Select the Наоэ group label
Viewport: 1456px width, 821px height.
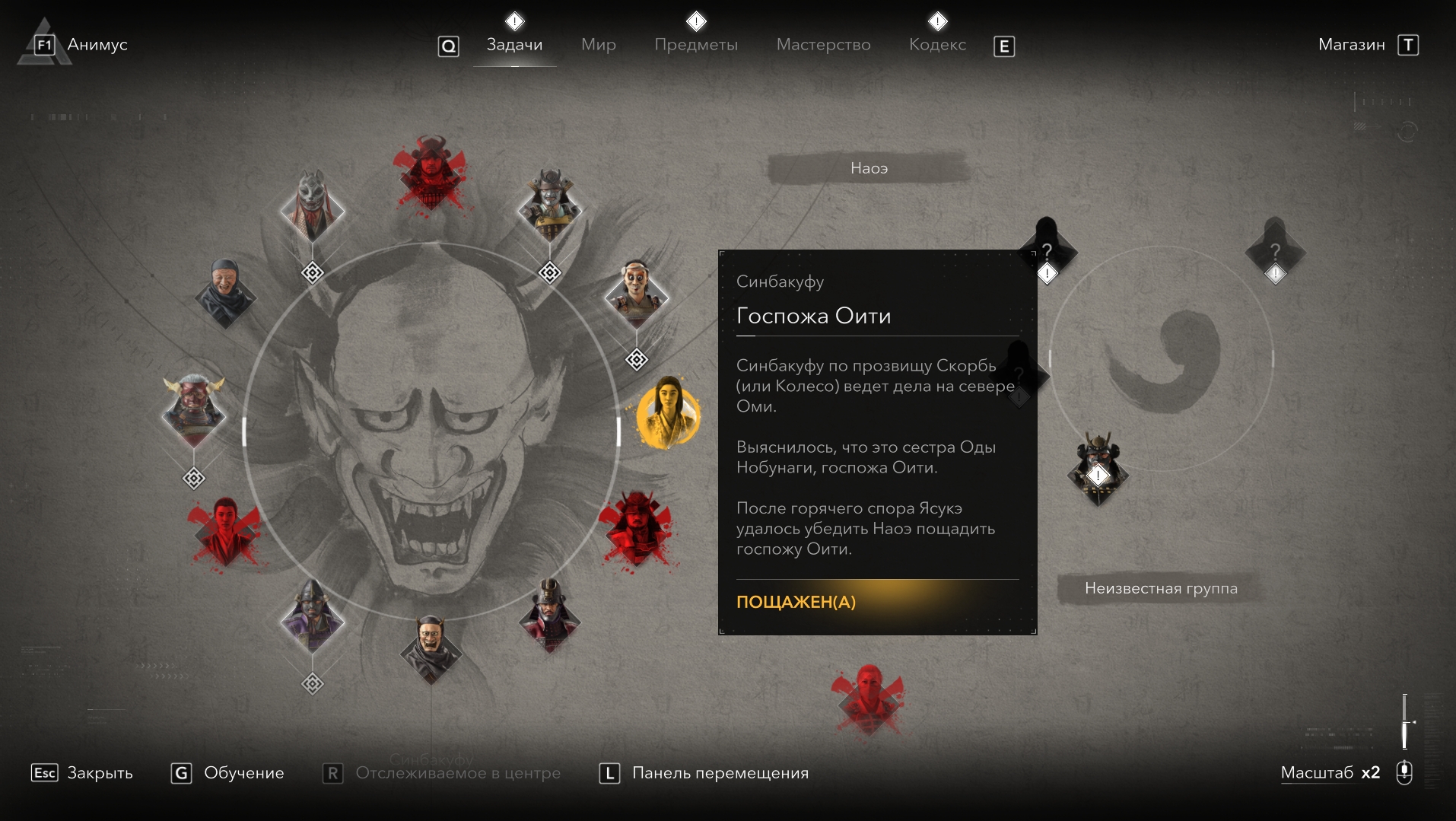[x=869, y=168]
